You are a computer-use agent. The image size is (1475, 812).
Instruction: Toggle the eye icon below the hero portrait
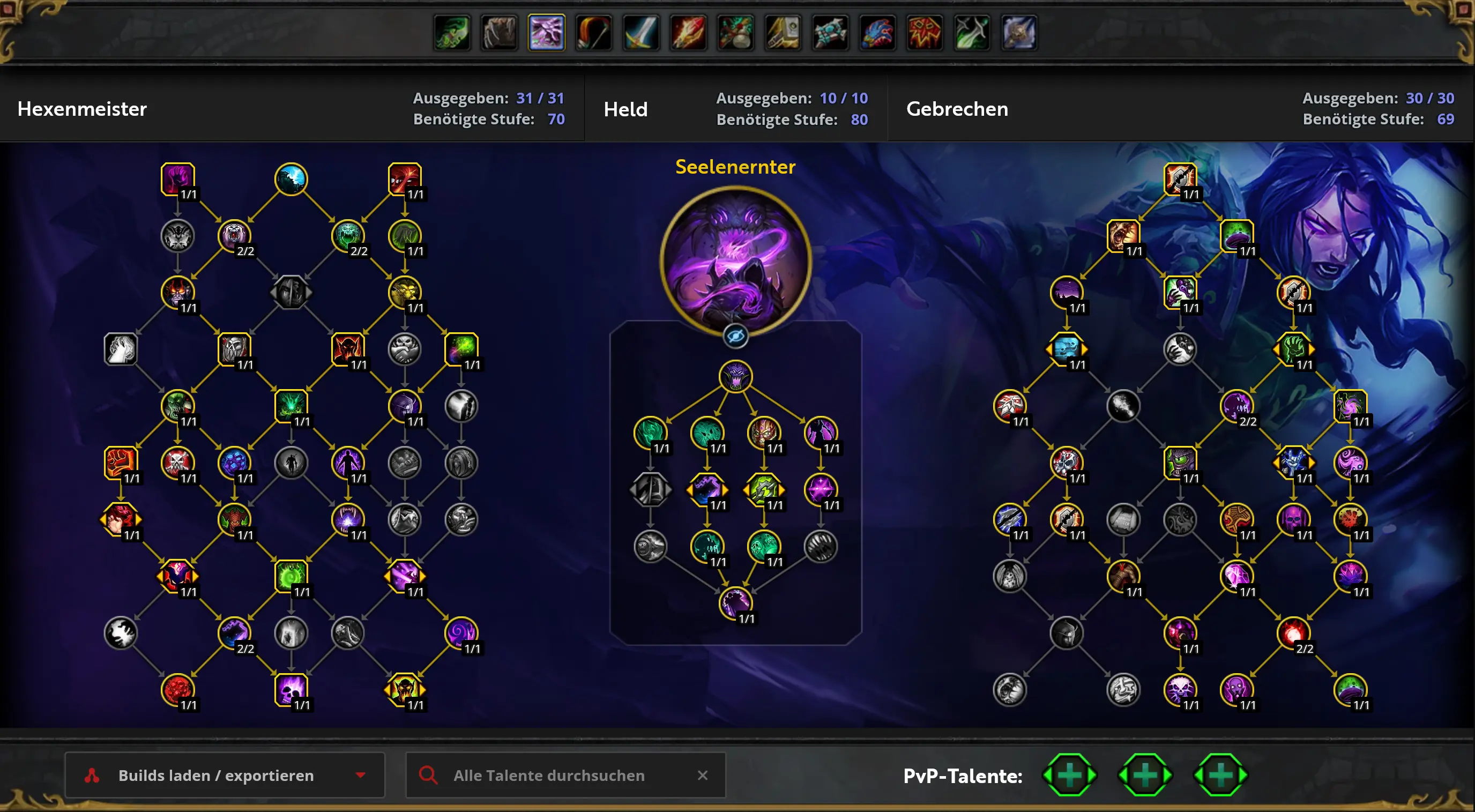click(735, 336)
